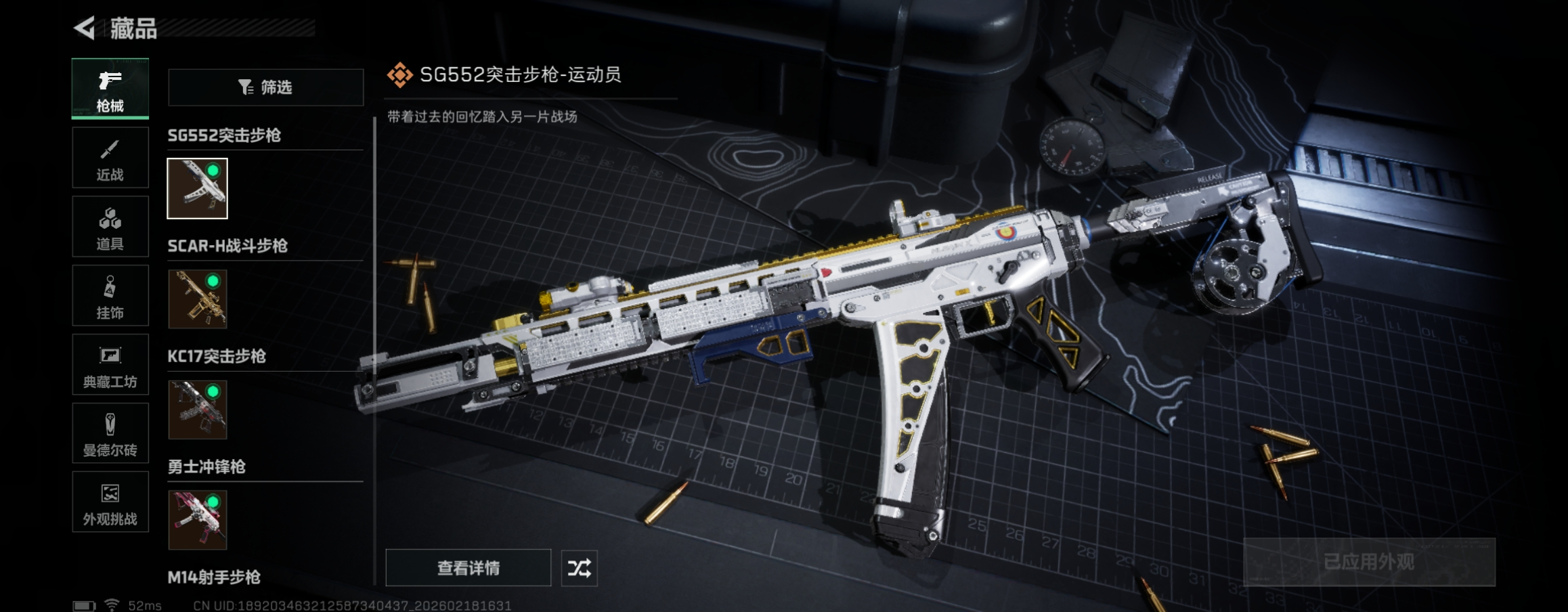Open the 典藏工坊 workshop tab

(110, 365)
